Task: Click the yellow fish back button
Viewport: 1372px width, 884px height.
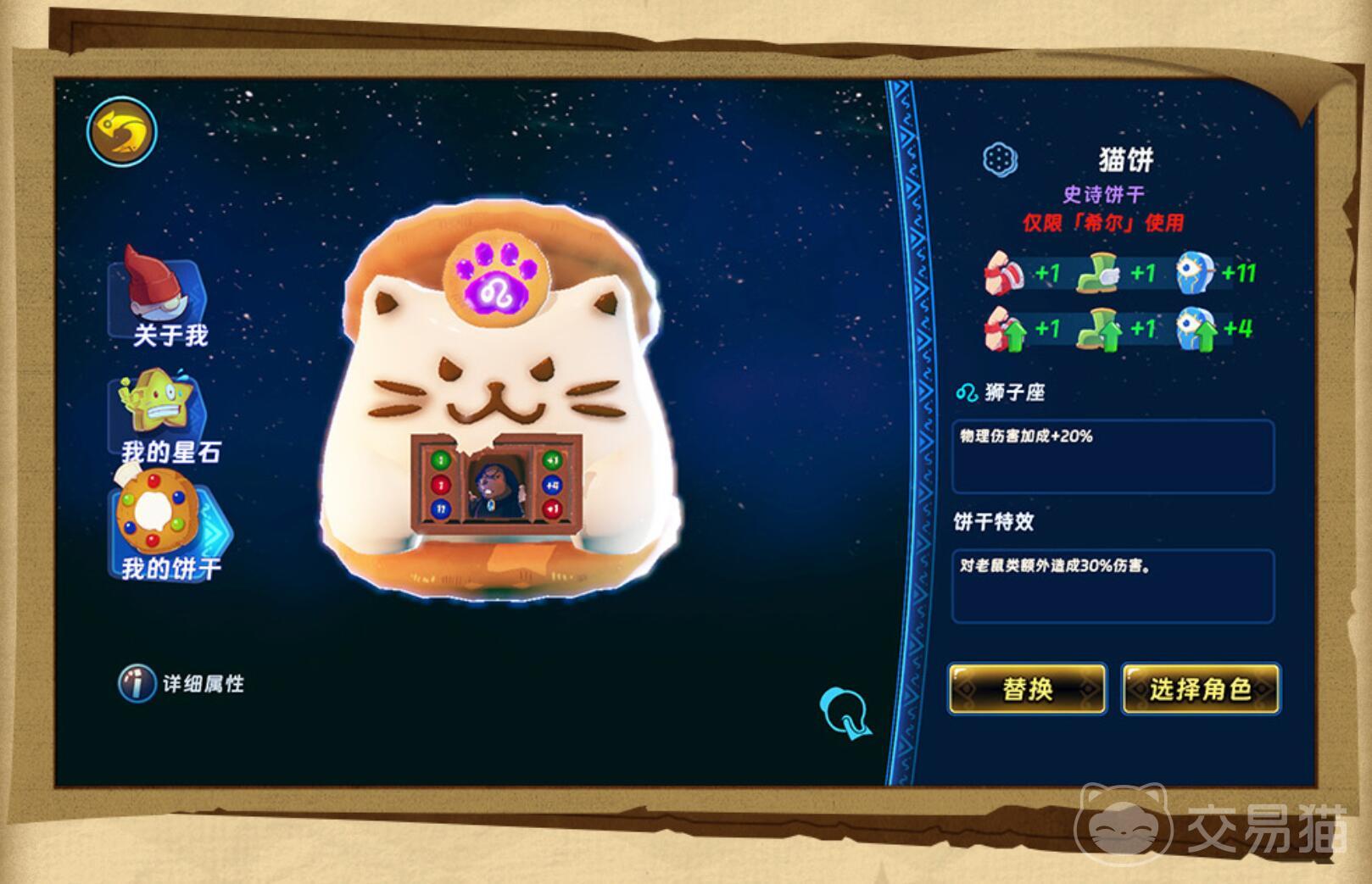Action: (x=122, y=131)
